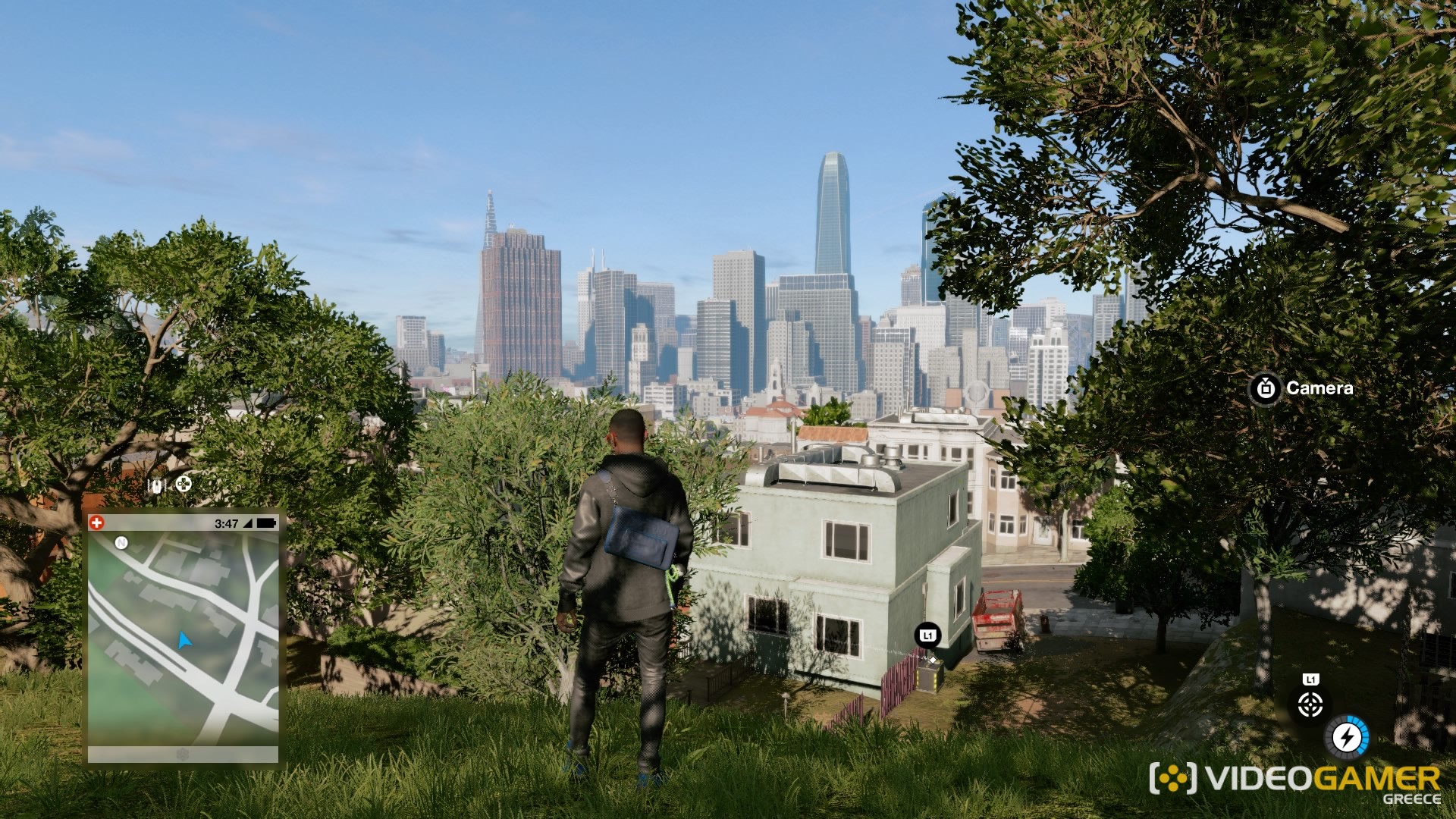Viewport: 1456px width, 819px height.
Task: Click the lightning stun gadget icon
Action: pyautogui.click(x=1347, y=737)
